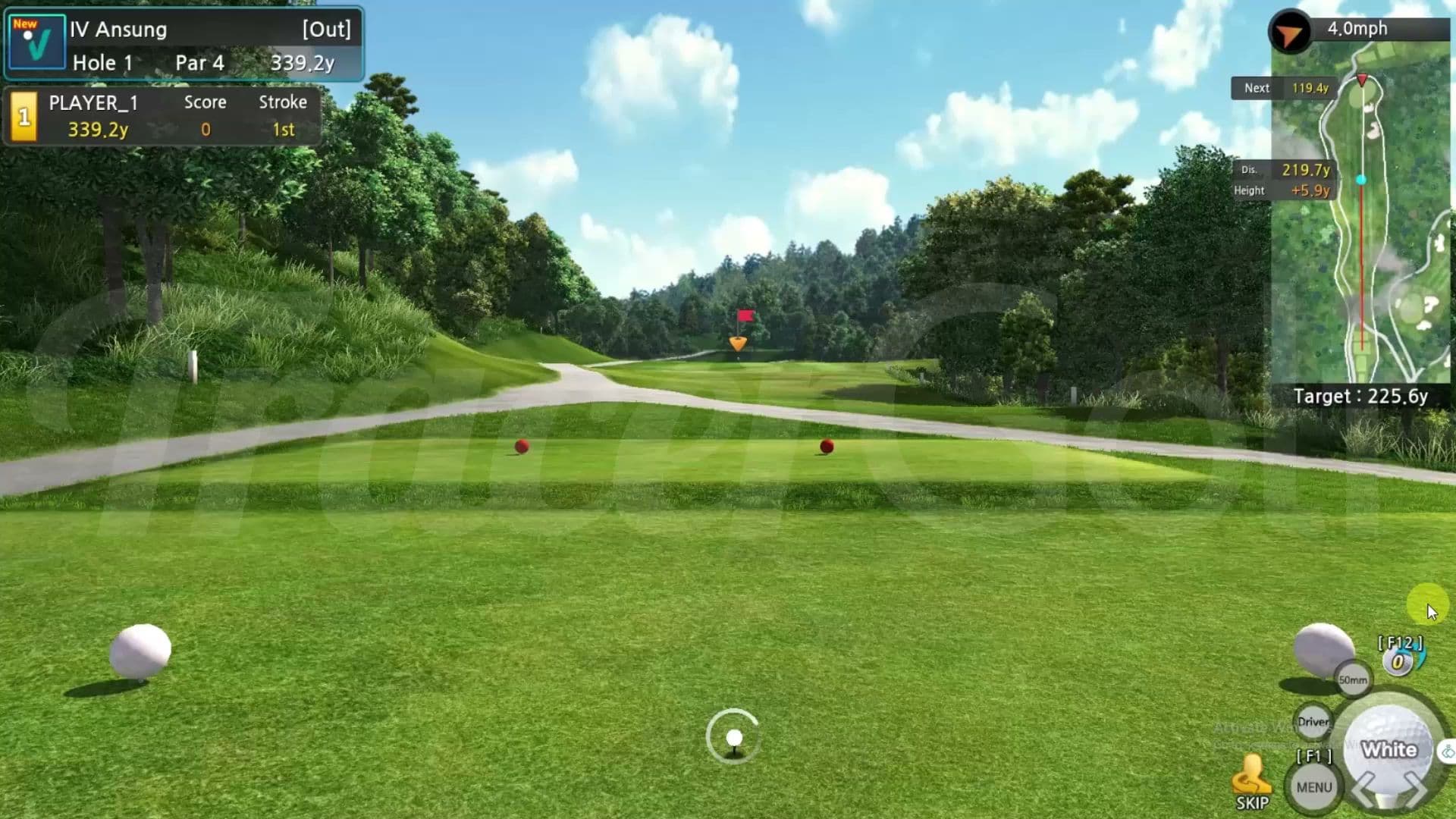
Task: Open the MENU with F1 label
Action: click(x=1313, y=786)
